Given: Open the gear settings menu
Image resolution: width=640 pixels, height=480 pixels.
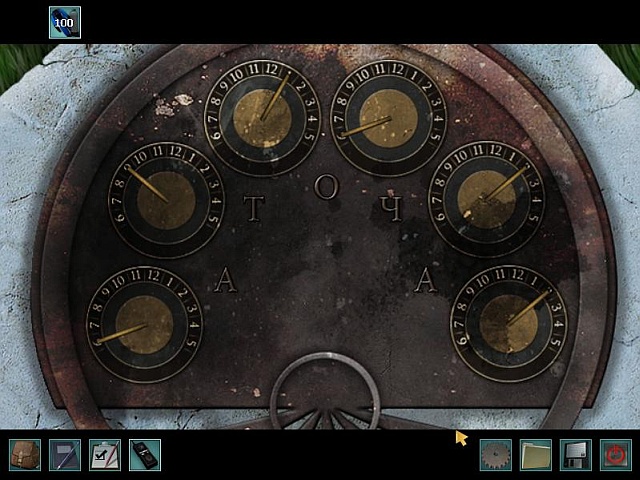Looking at the screenshot, I should [x=495, y=455].
